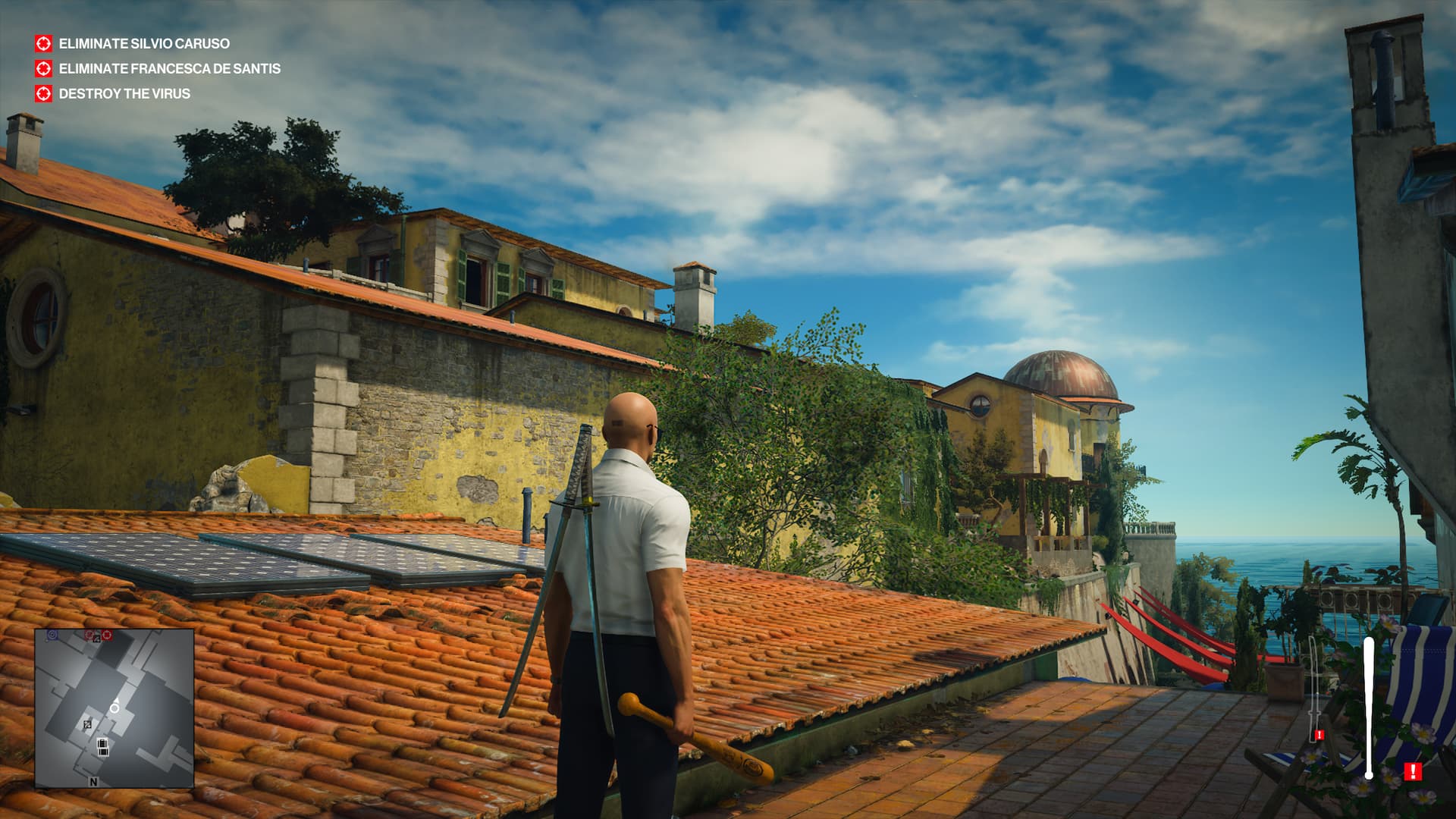Click the player position marker on minimap
The image size is (1456, 819).
[115, 707]
